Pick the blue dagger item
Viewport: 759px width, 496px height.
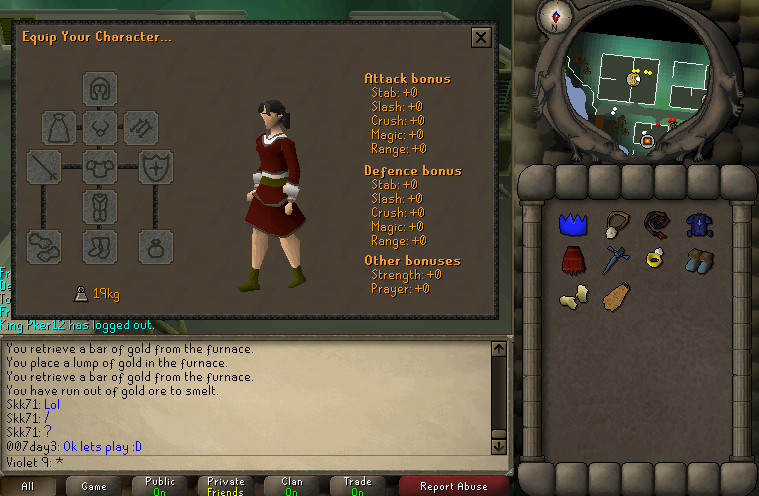pos(614,260)
